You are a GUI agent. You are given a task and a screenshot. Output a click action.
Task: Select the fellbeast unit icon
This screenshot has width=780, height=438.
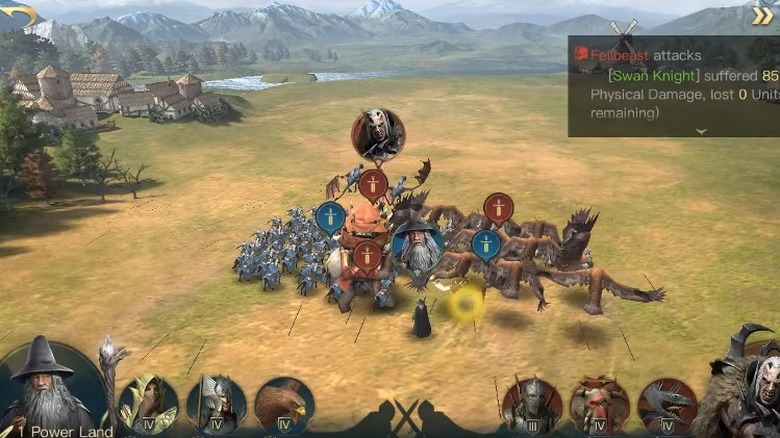[x=667, y=405]
